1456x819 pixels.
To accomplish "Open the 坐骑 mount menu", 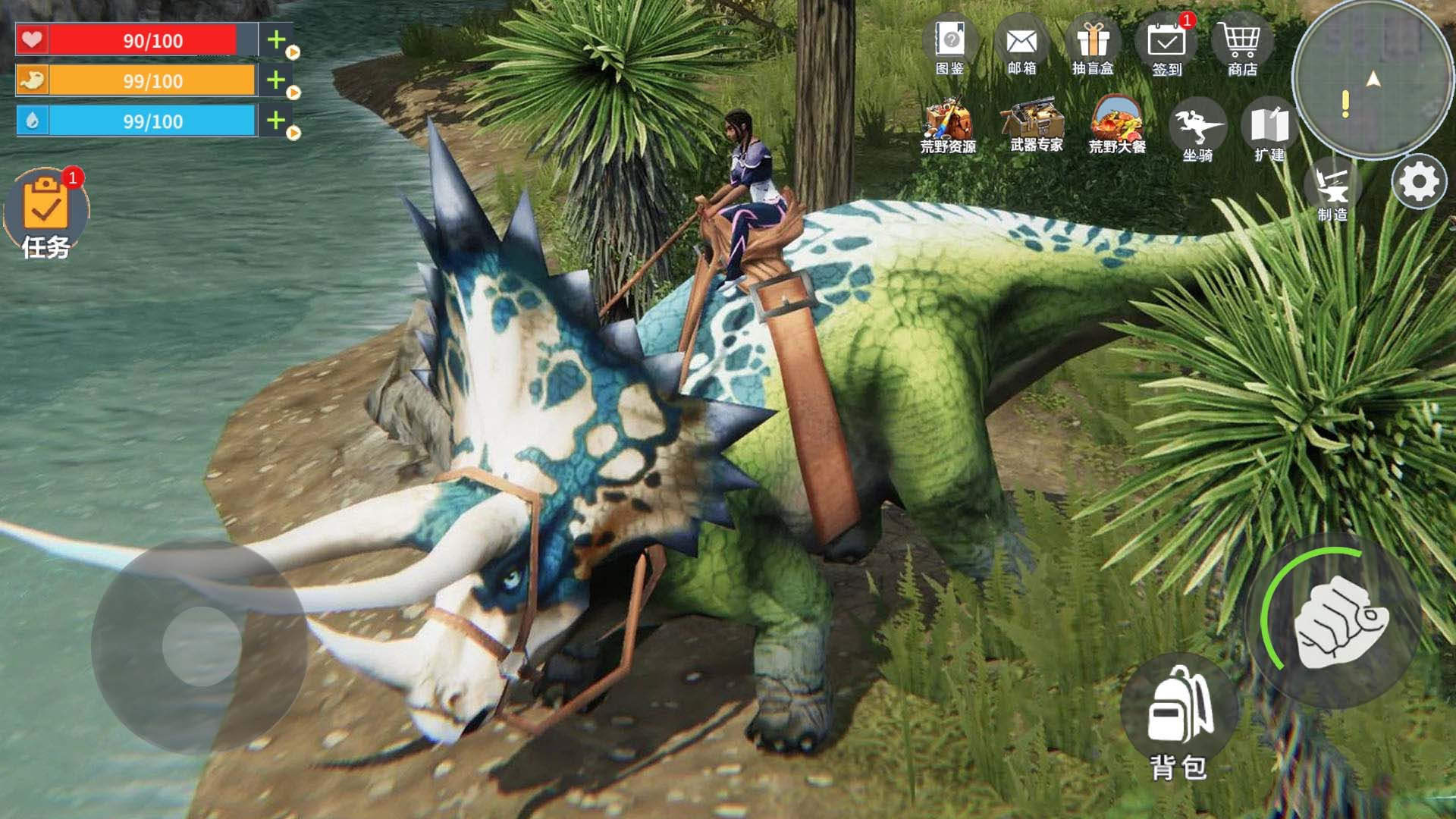I will tap(1197, 129).
